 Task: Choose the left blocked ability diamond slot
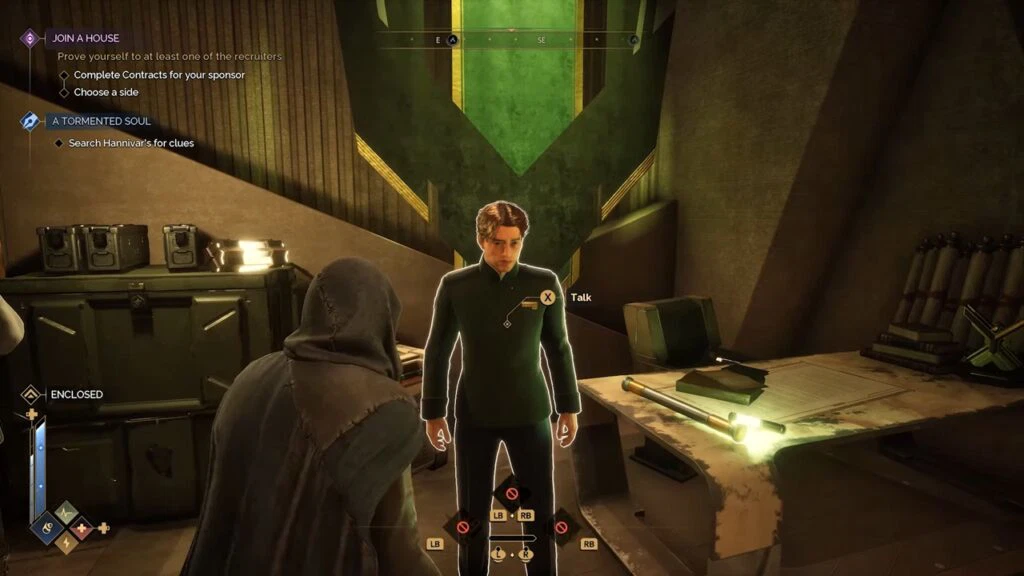(x=463, y=527)
